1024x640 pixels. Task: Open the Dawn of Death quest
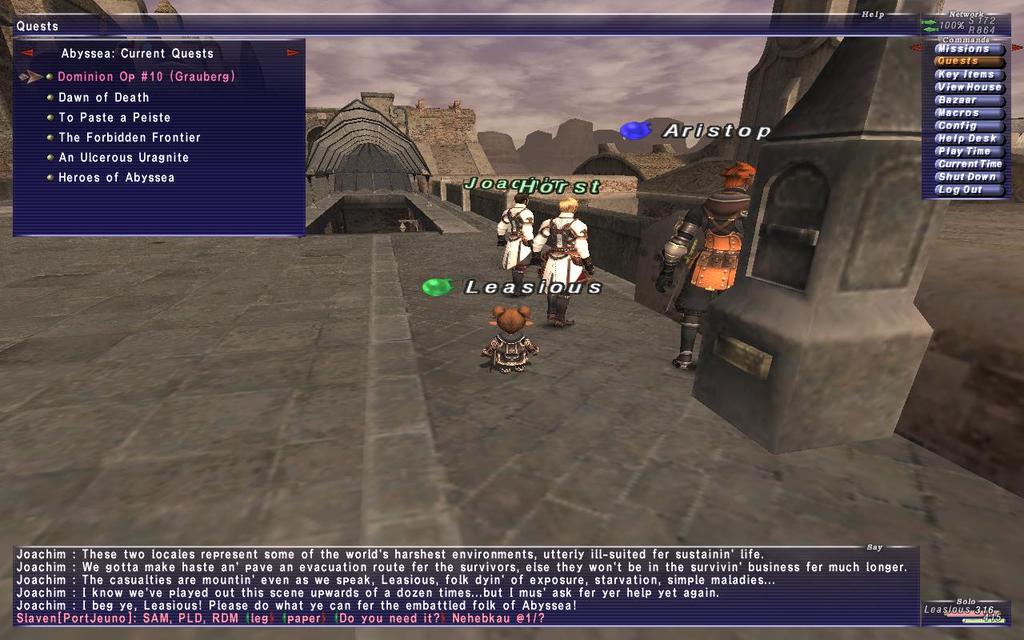tap(104, 97)
